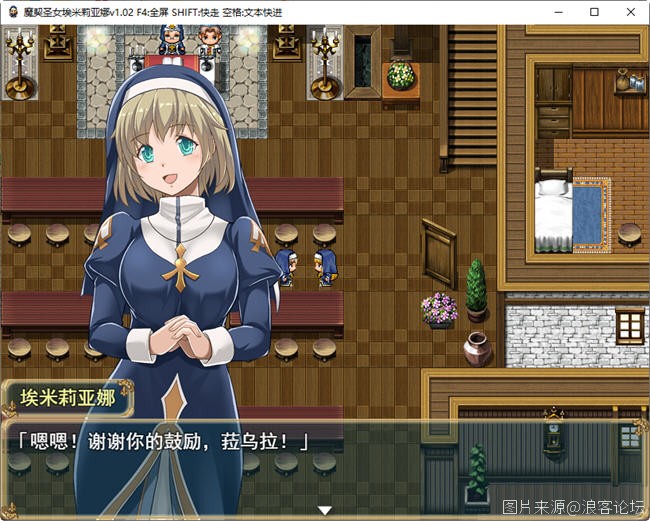Maximize the game window

click(594, 11)
